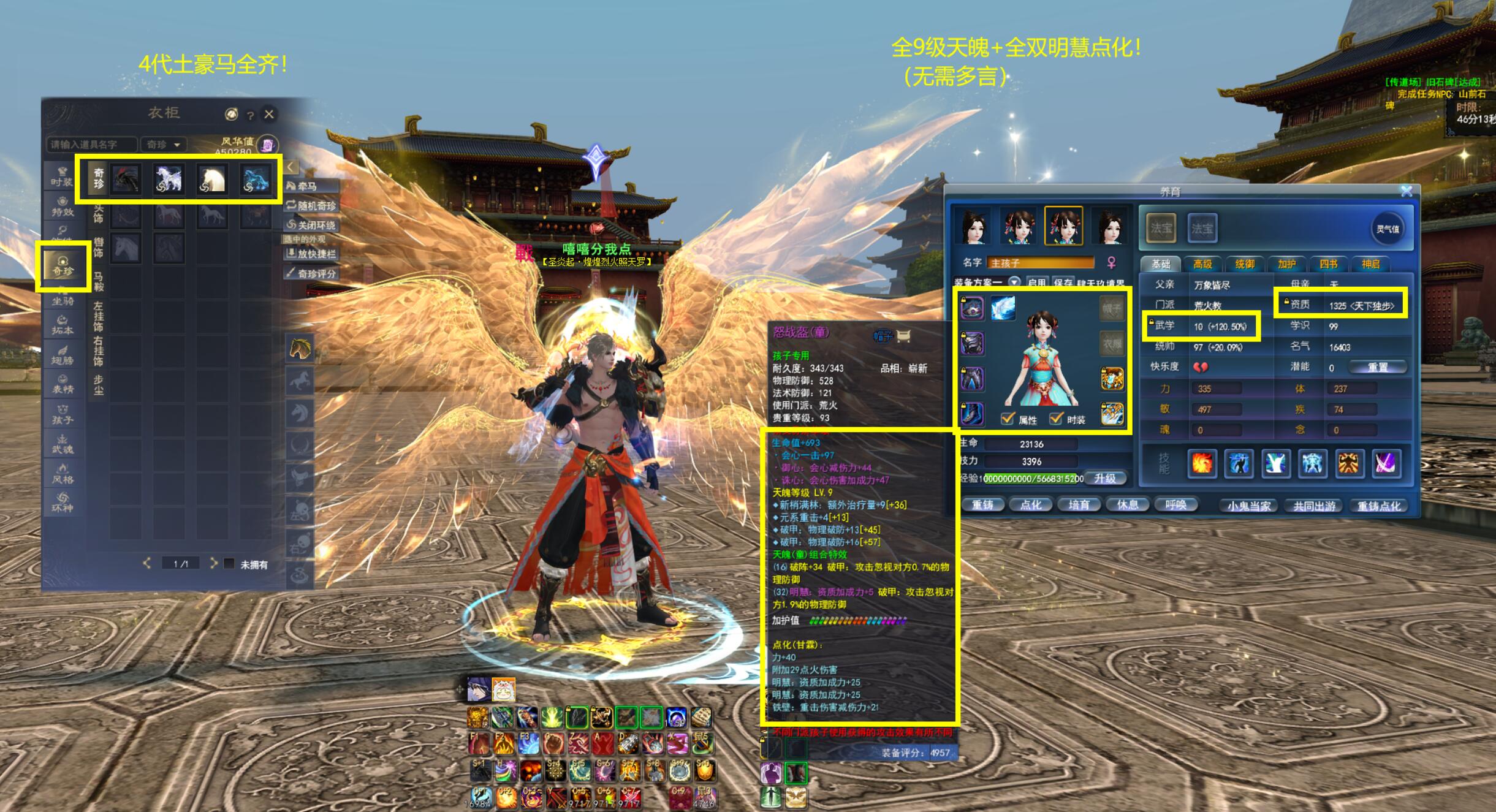The width and height of the screenshot is (1496, 812).
Task: Open the 翅膀 wings category
Action: coord(62,355)
